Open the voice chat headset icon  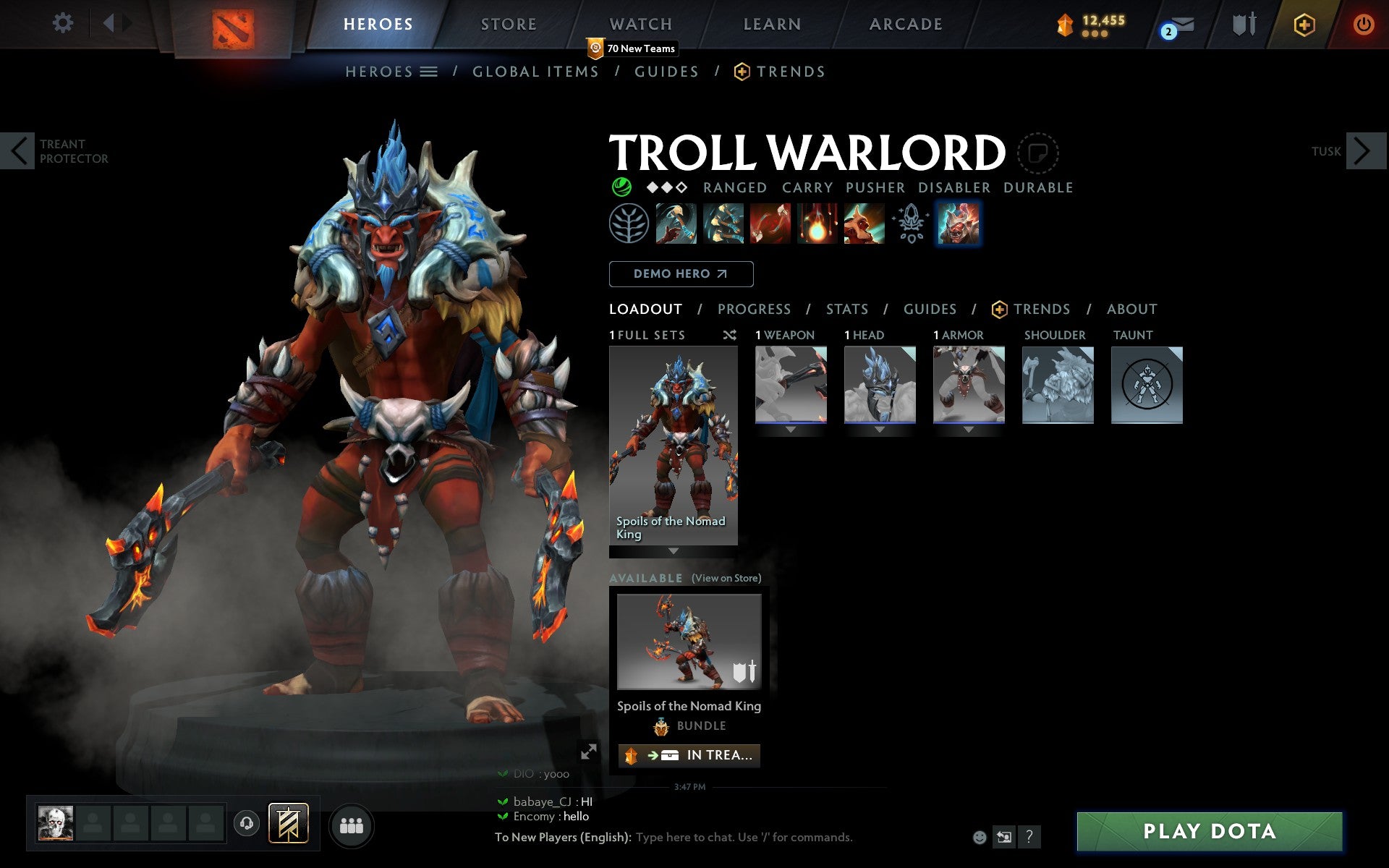tap(247, 823)
